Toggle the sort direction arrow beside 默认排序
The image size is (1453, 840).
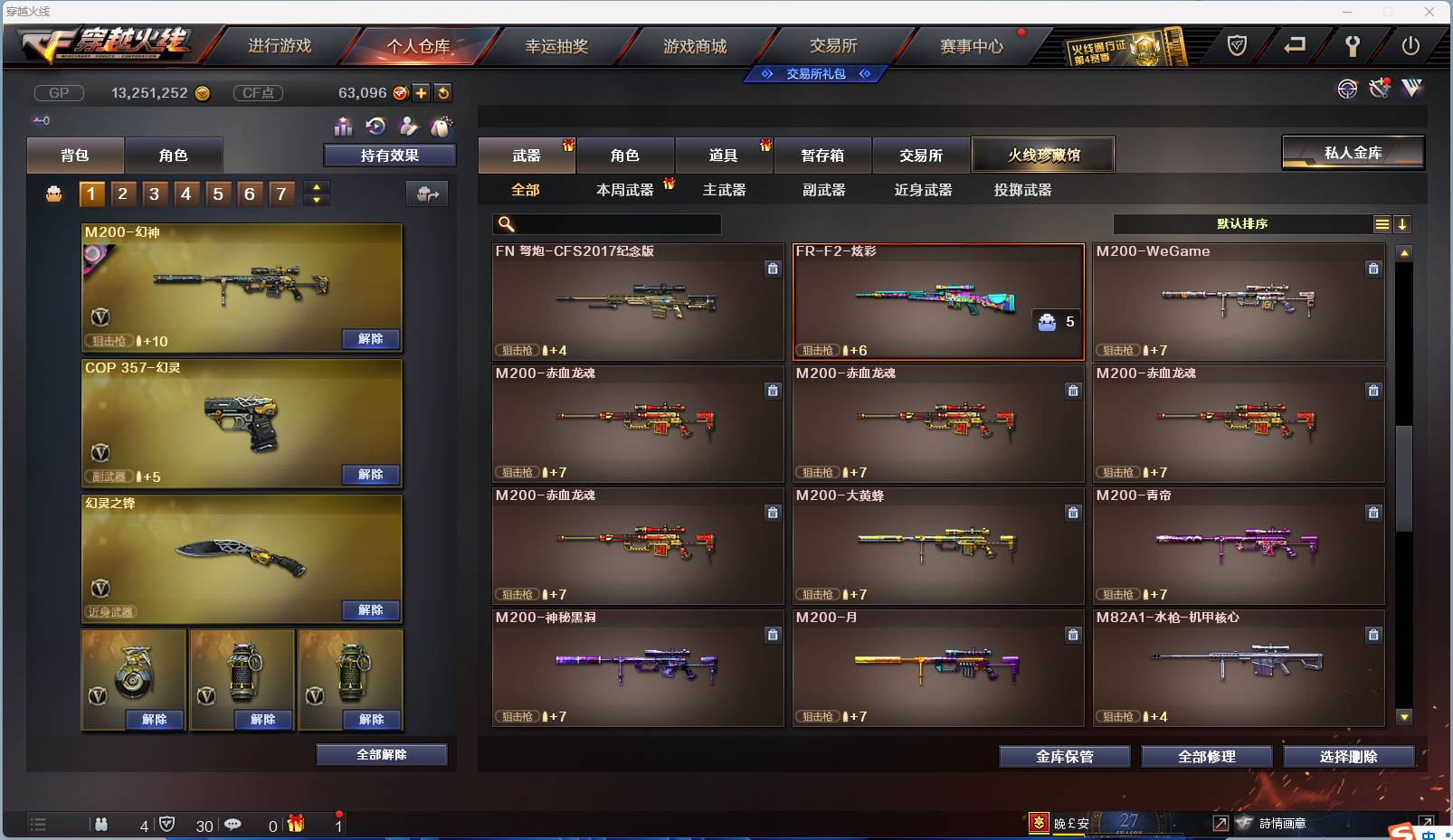1402,223
